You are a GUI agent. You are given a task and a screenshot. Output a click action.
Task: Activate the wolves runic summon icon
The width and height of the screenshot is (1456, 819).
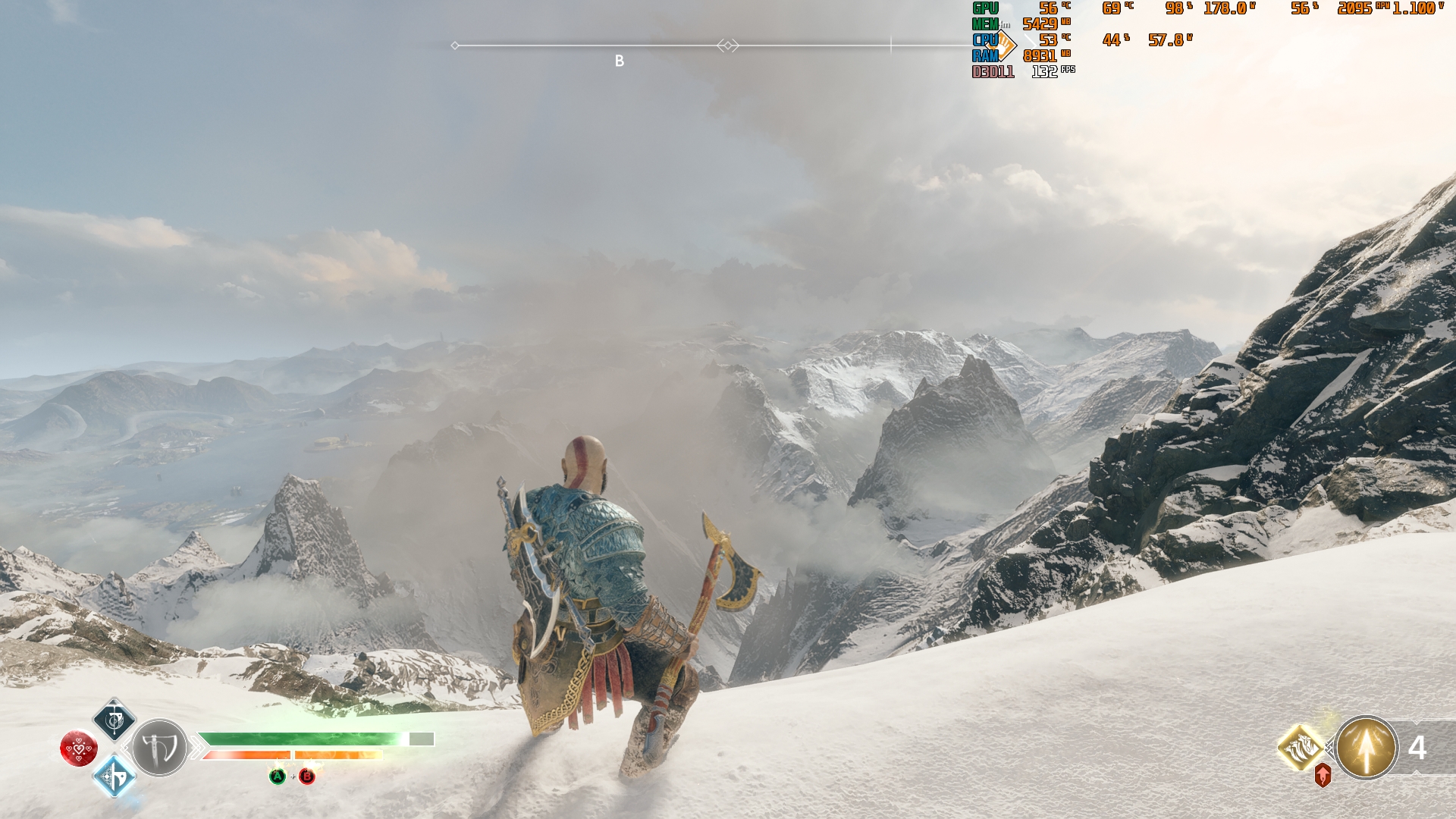1301,747
